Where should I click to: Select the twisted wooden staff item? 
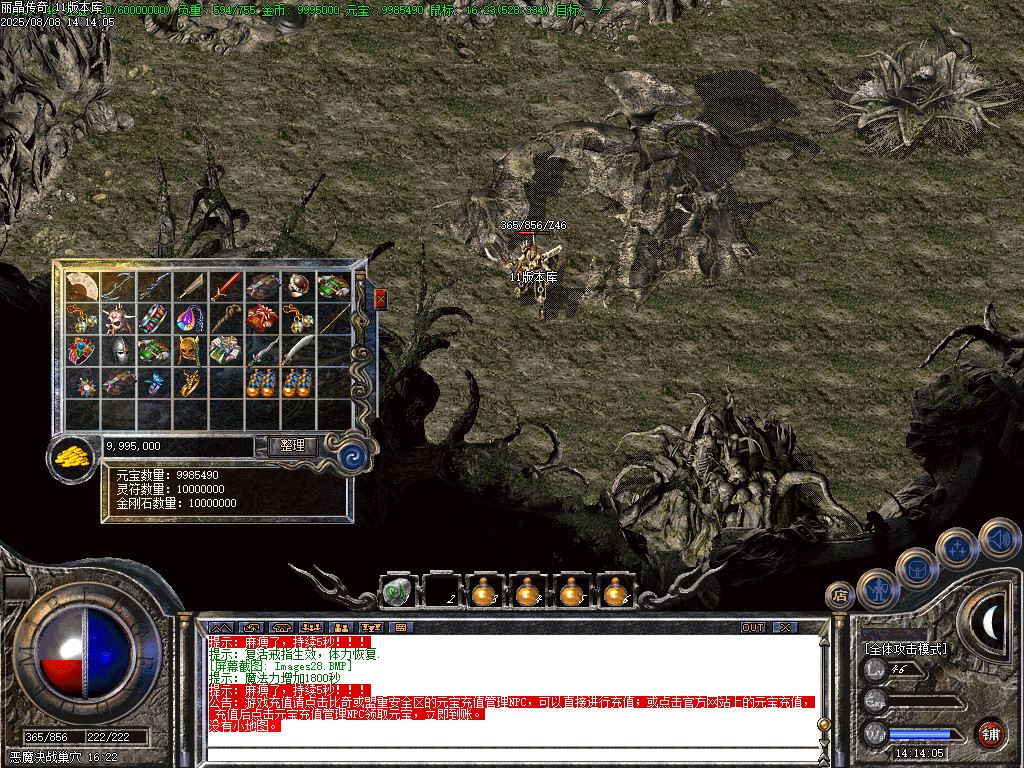[x=226, y=319]
